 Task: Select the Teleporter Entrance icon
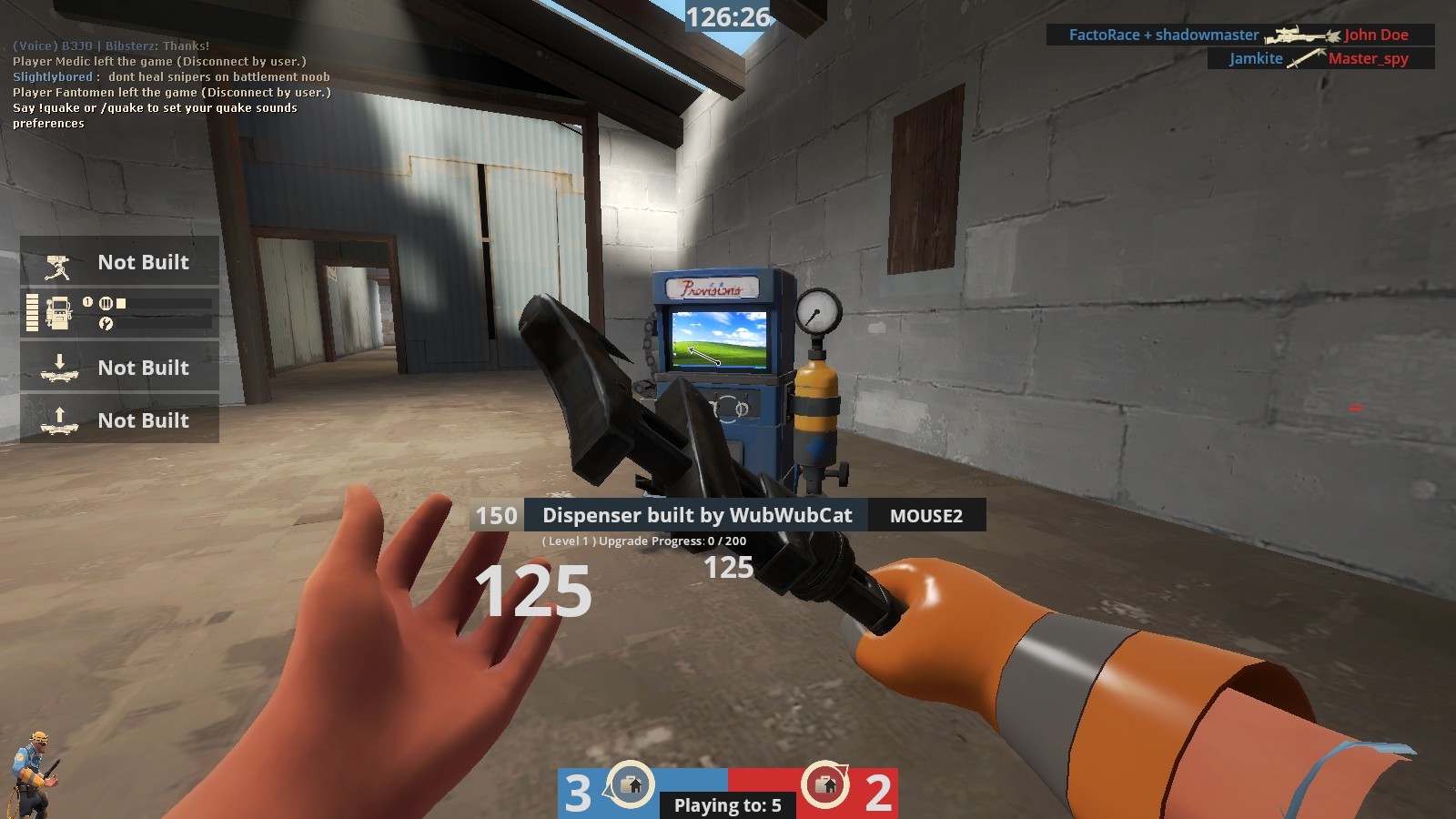[60, 367]
